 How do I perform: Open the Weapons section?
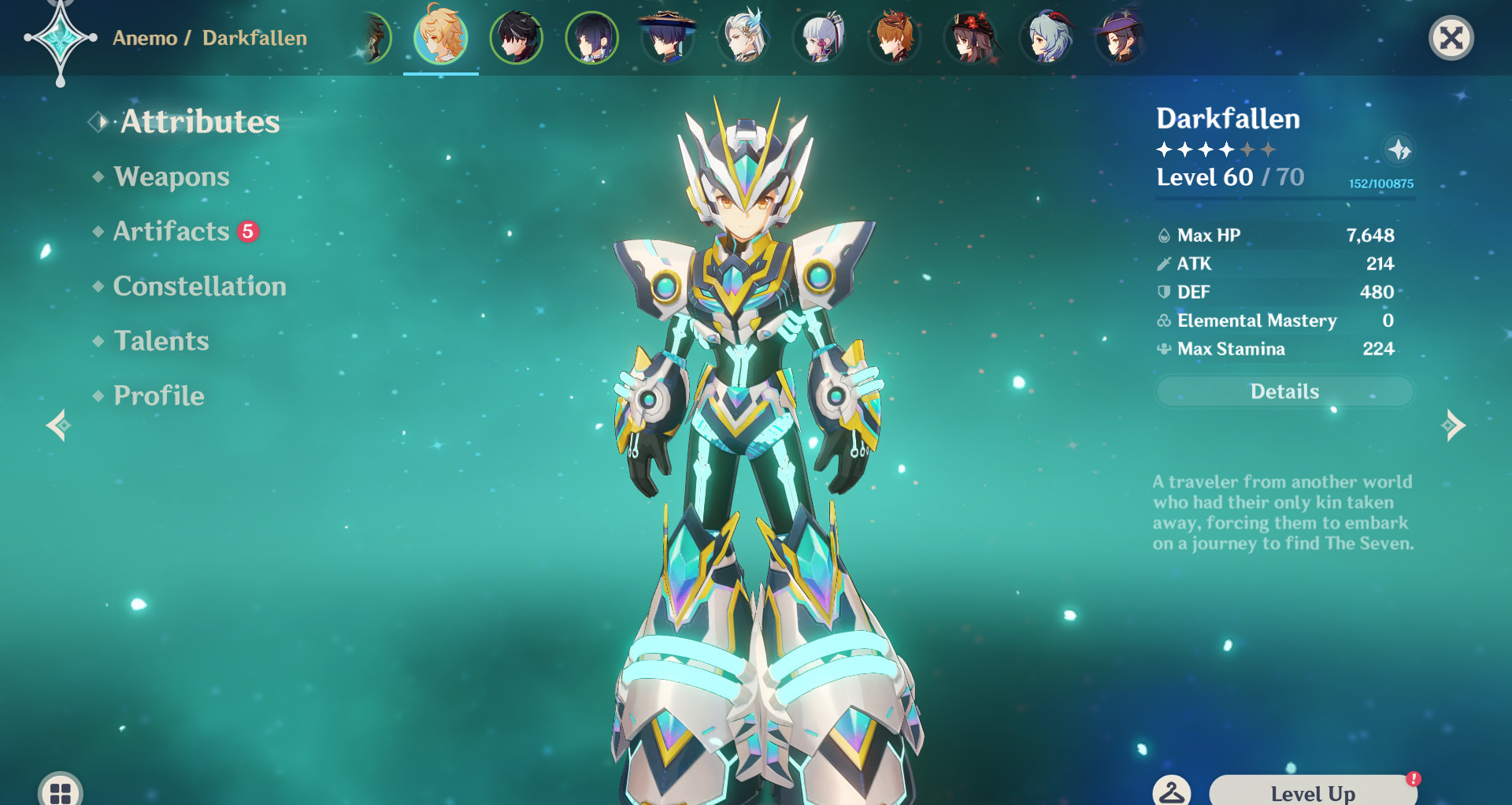(x=170, y=176)
